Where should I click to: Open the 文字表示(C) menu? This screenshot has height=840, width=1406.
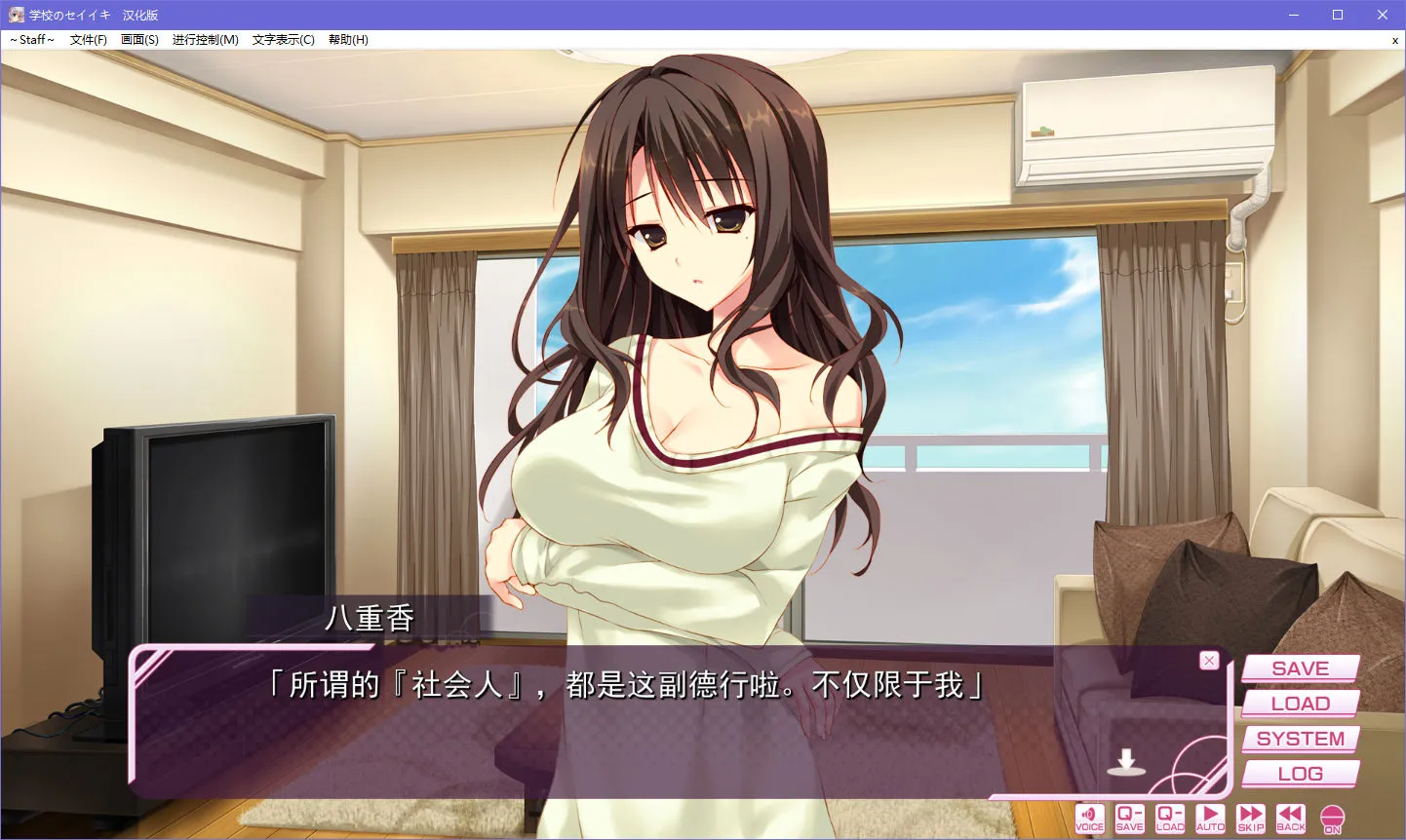[283, 40]
